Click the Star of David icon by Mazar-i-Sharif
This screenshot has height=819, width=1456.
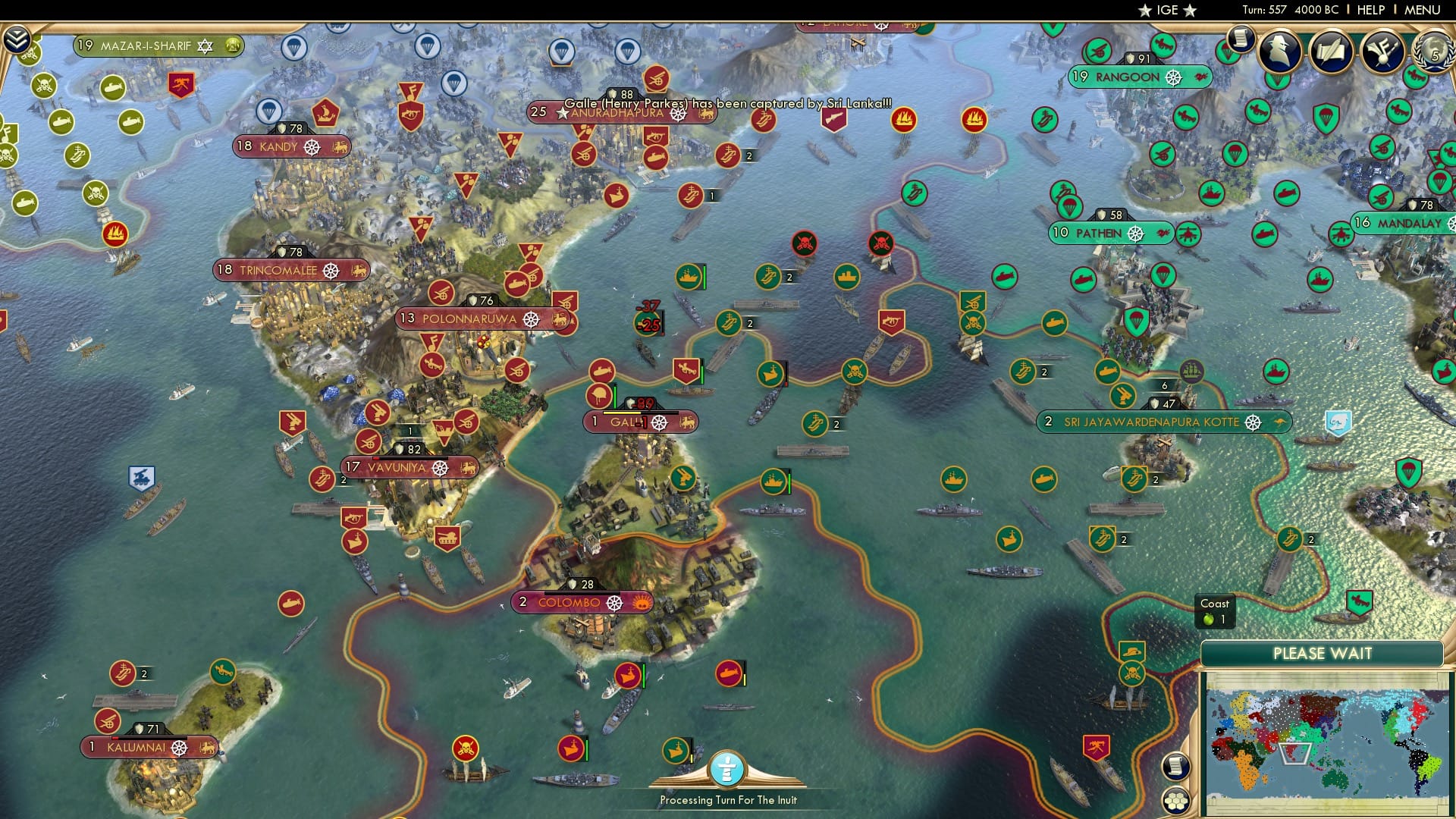[x=204, y=45]
